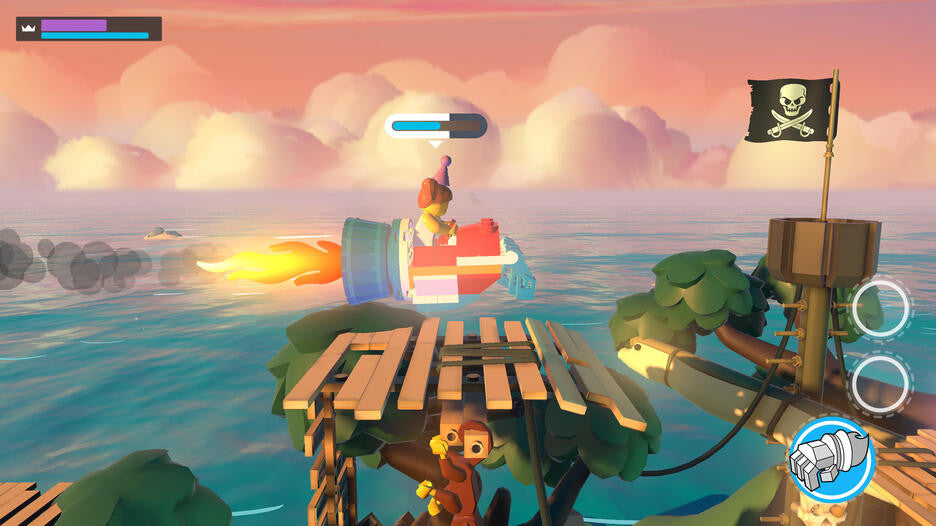Image resolution: width=936 pixels, height=526 pixels.
Task: Tap the robotic fist punch button
Action: coord(831,459)
